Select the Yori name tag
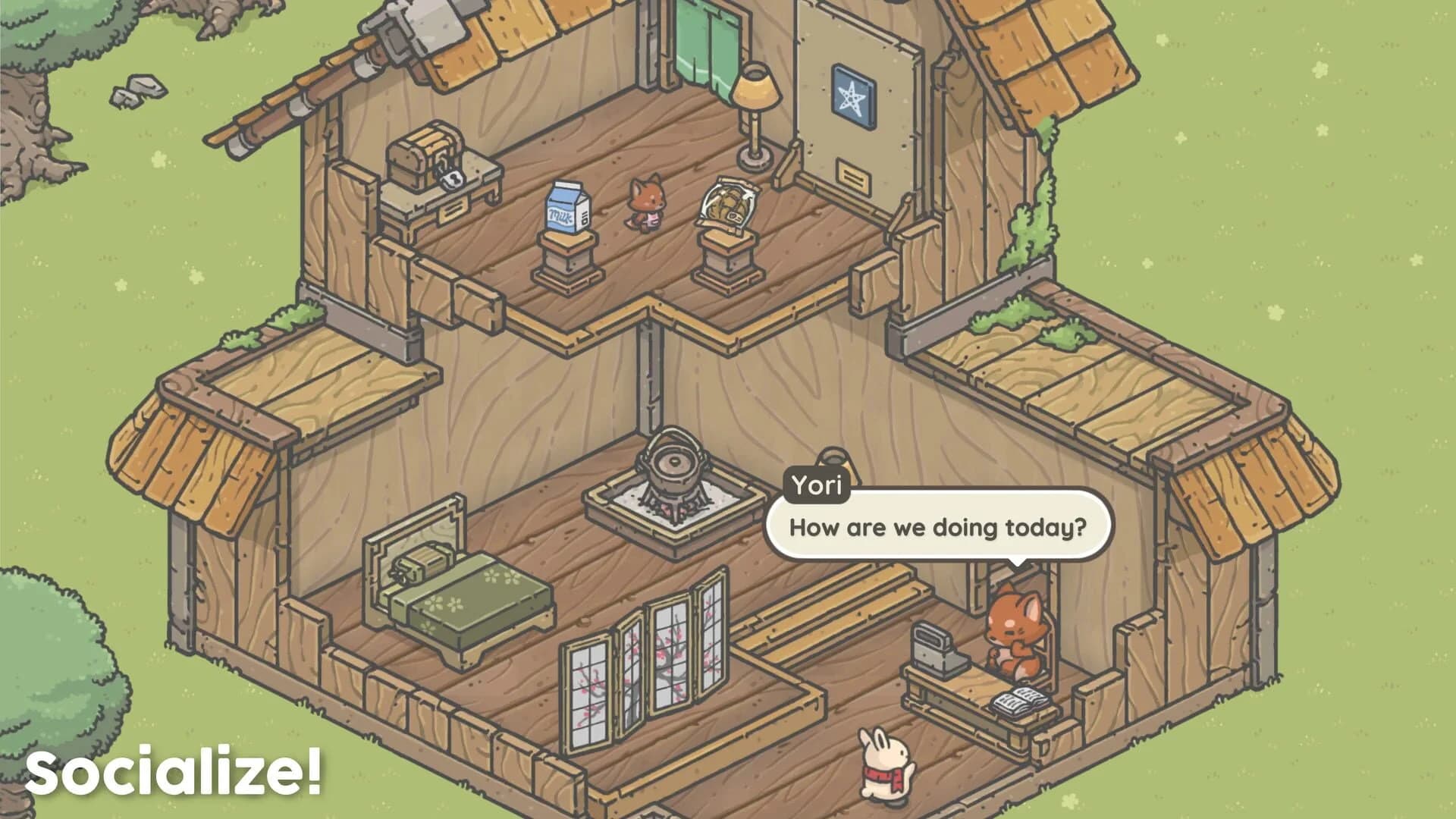 [x=815, y=483]
